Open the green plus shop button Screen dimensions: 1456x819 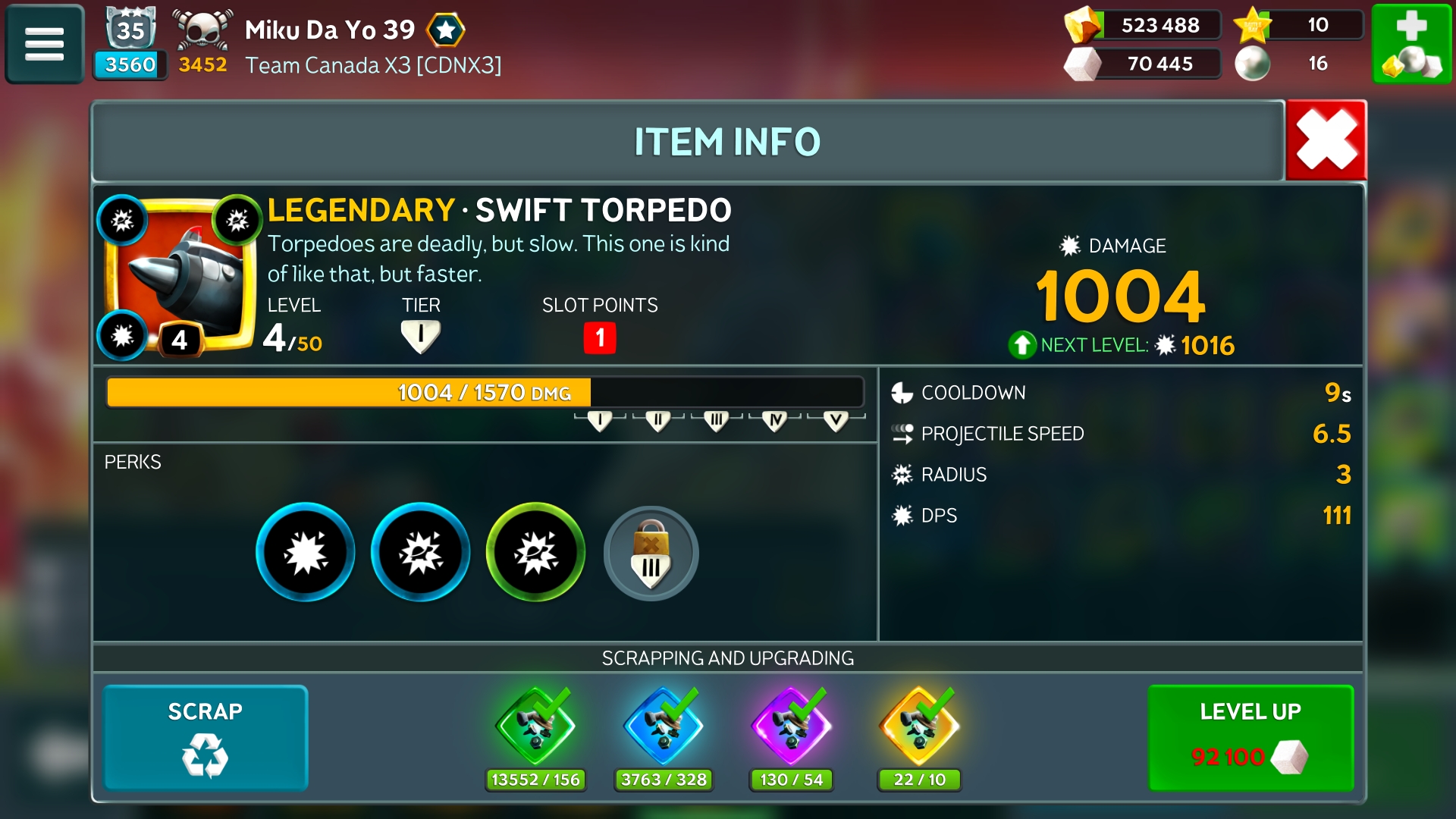[1411, 44]
